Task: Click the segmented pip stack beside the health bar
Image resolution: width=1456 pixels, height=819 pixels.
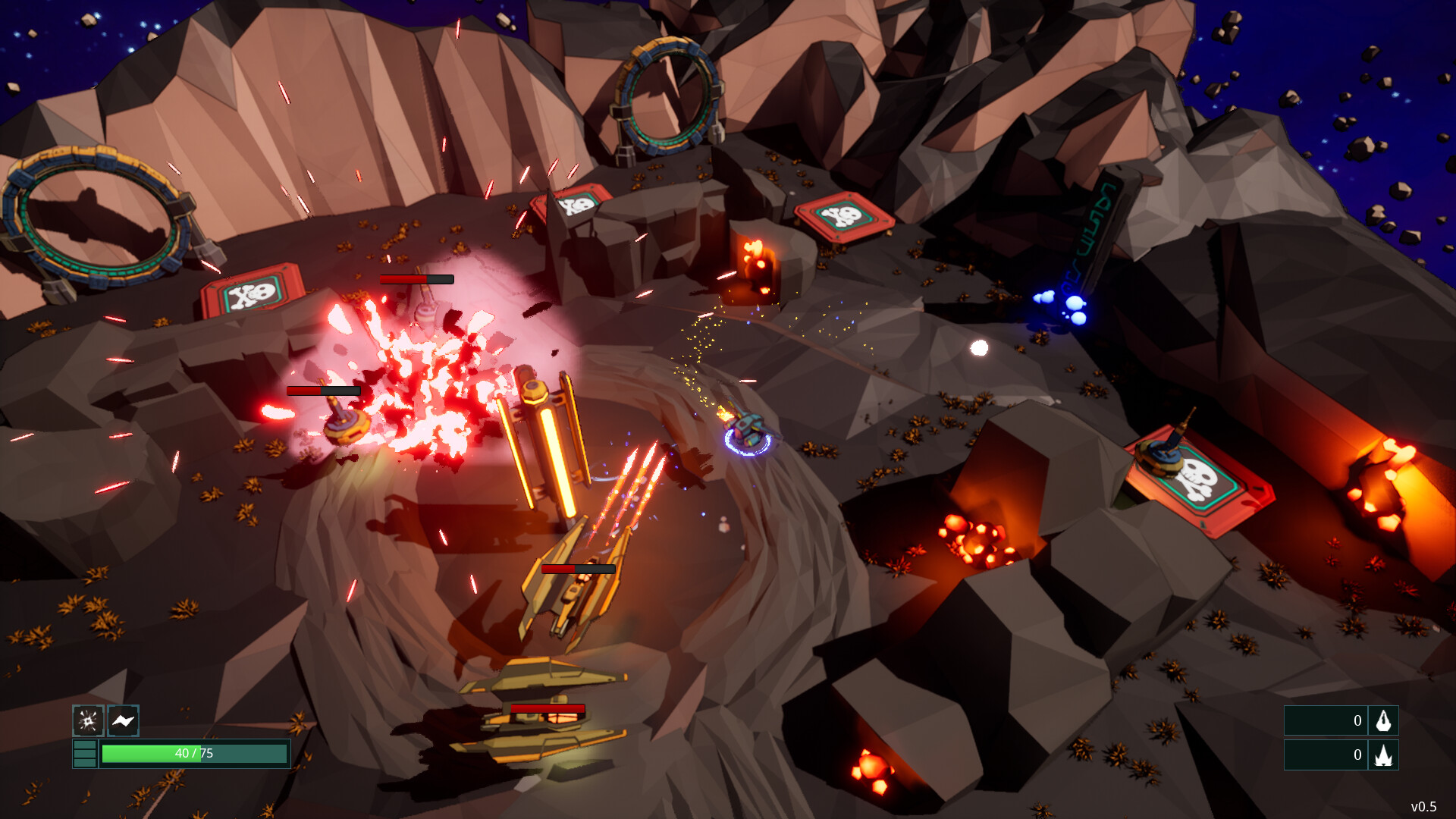Action: click(x=85, y=753)
